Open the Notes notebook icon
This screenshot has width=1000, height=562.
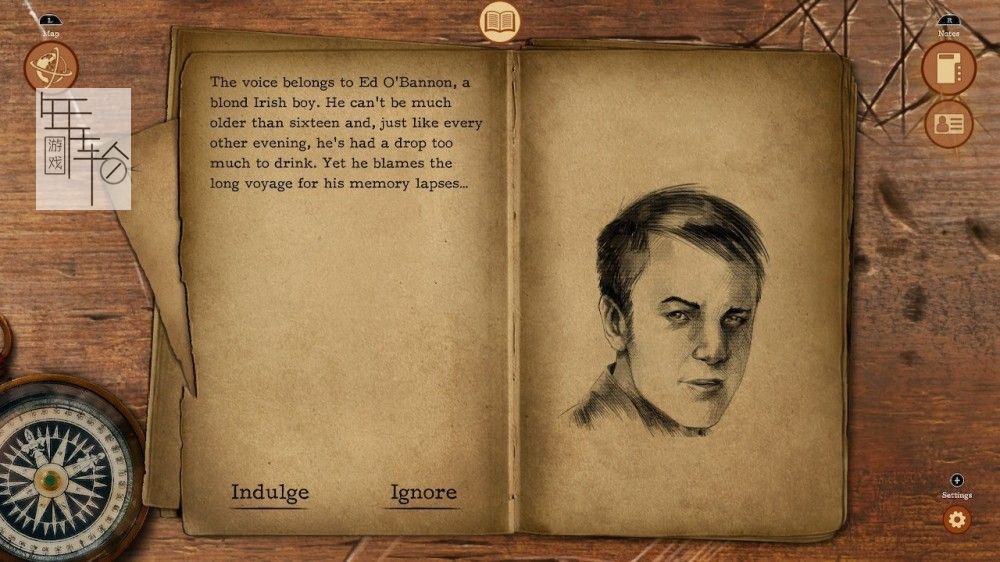click(948, 68)
